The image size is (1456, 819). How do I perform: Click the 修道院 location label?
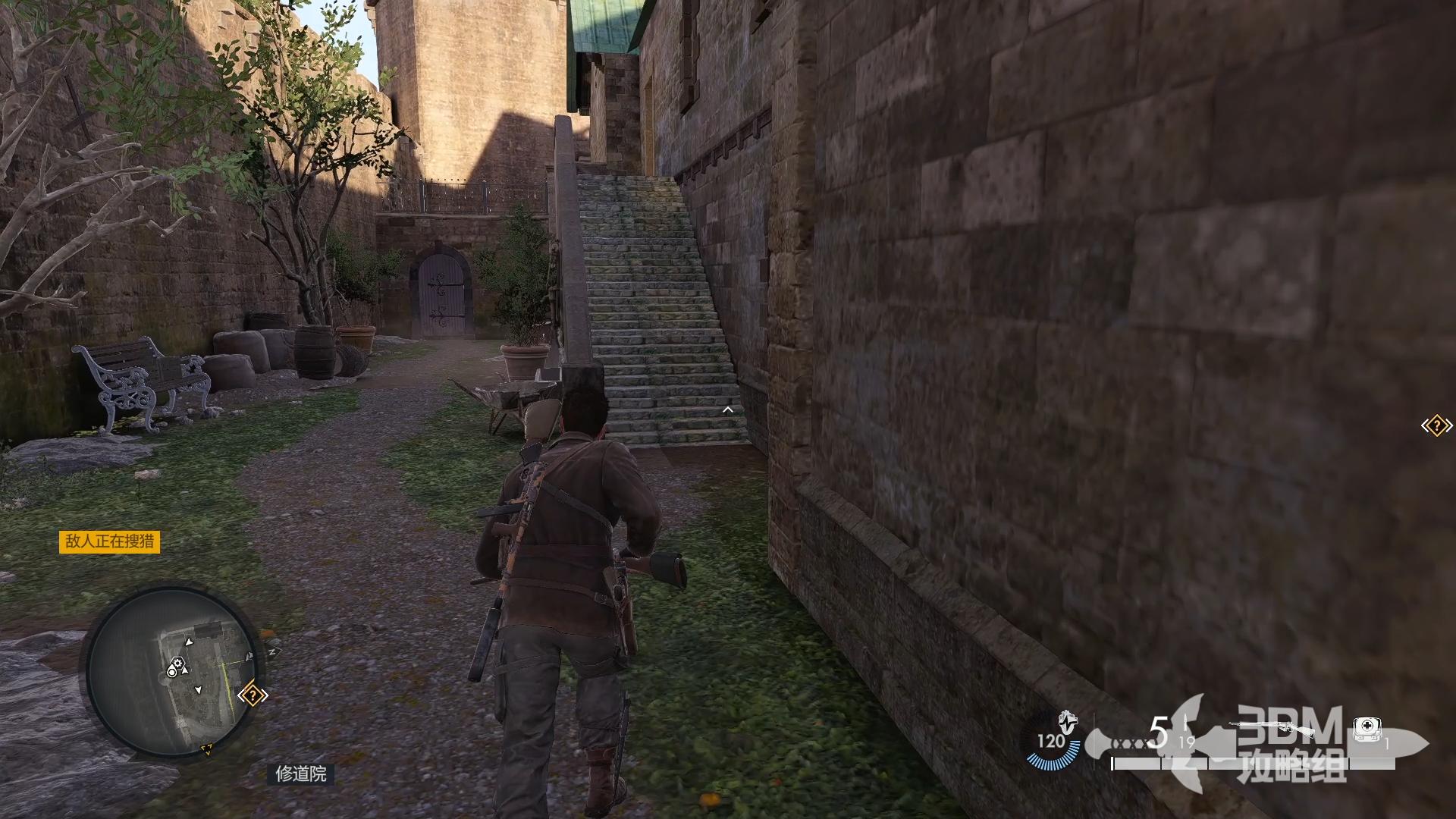click(x=301, y=773)
